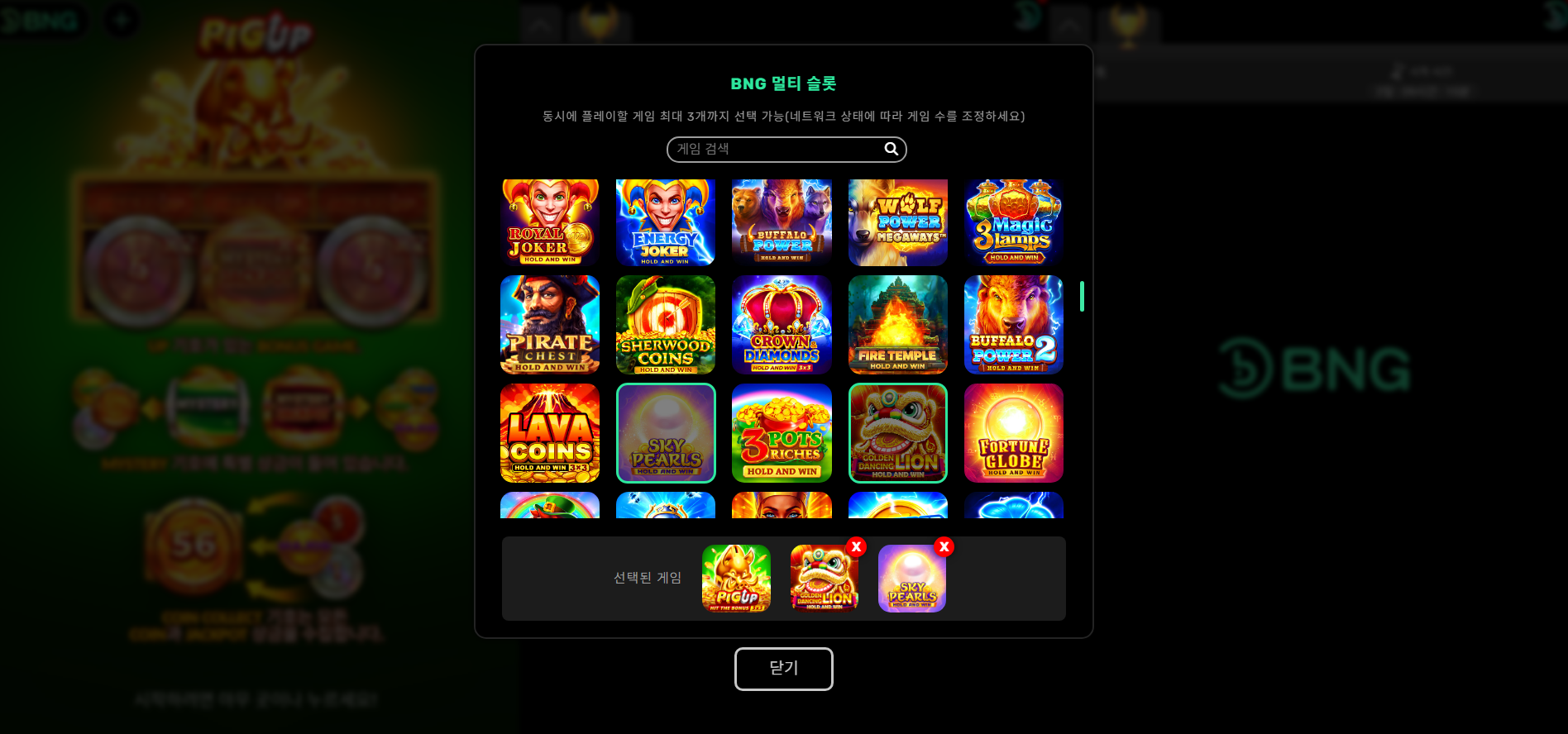This screenshot has width=1568, height=734.
Task: Remove Golden Dancing Lion from selected games
Action: coord(856,547)
